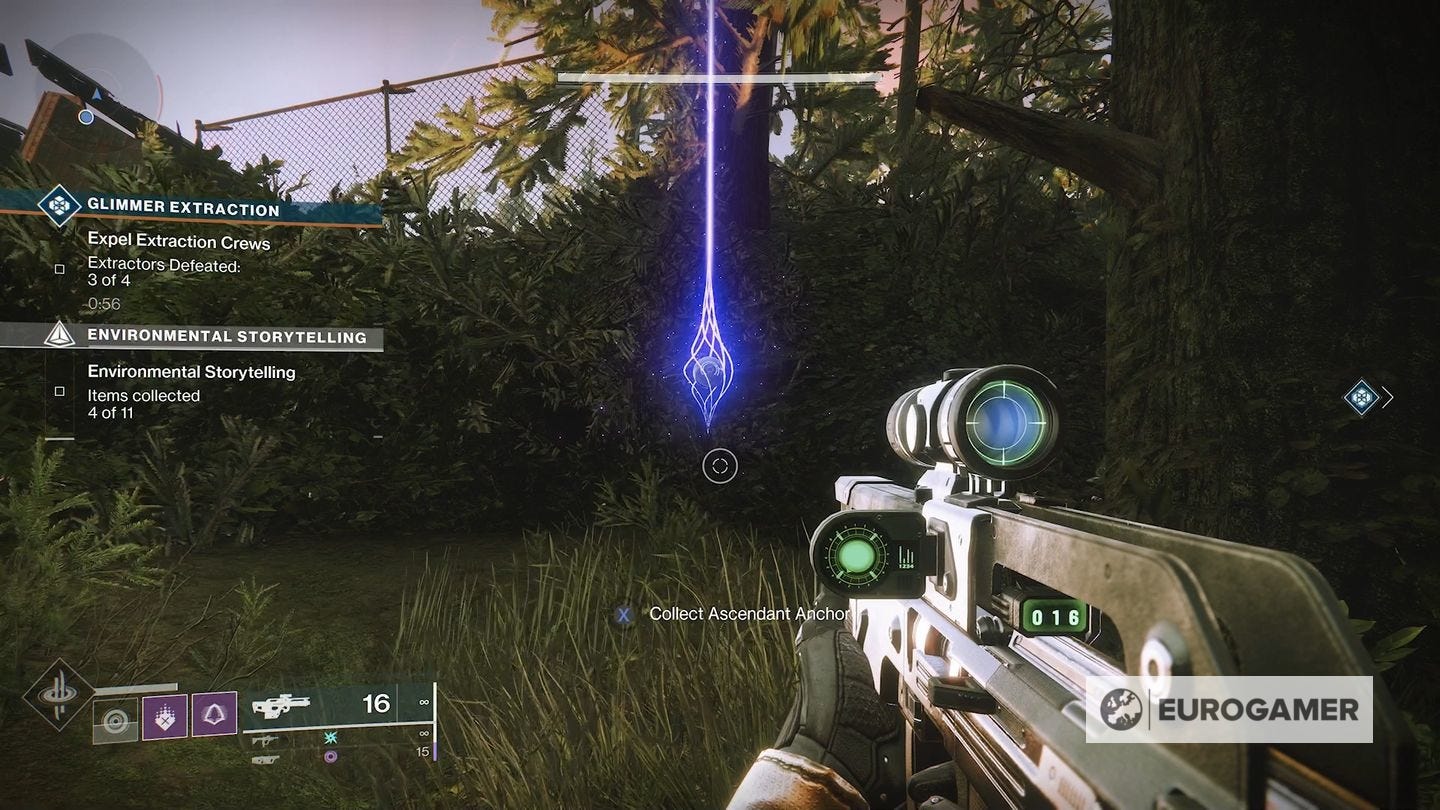The height and width of the screenshot is (810, 1440).
Task: Click the circular aiming reticle at screen center
Action: (720, 467)
